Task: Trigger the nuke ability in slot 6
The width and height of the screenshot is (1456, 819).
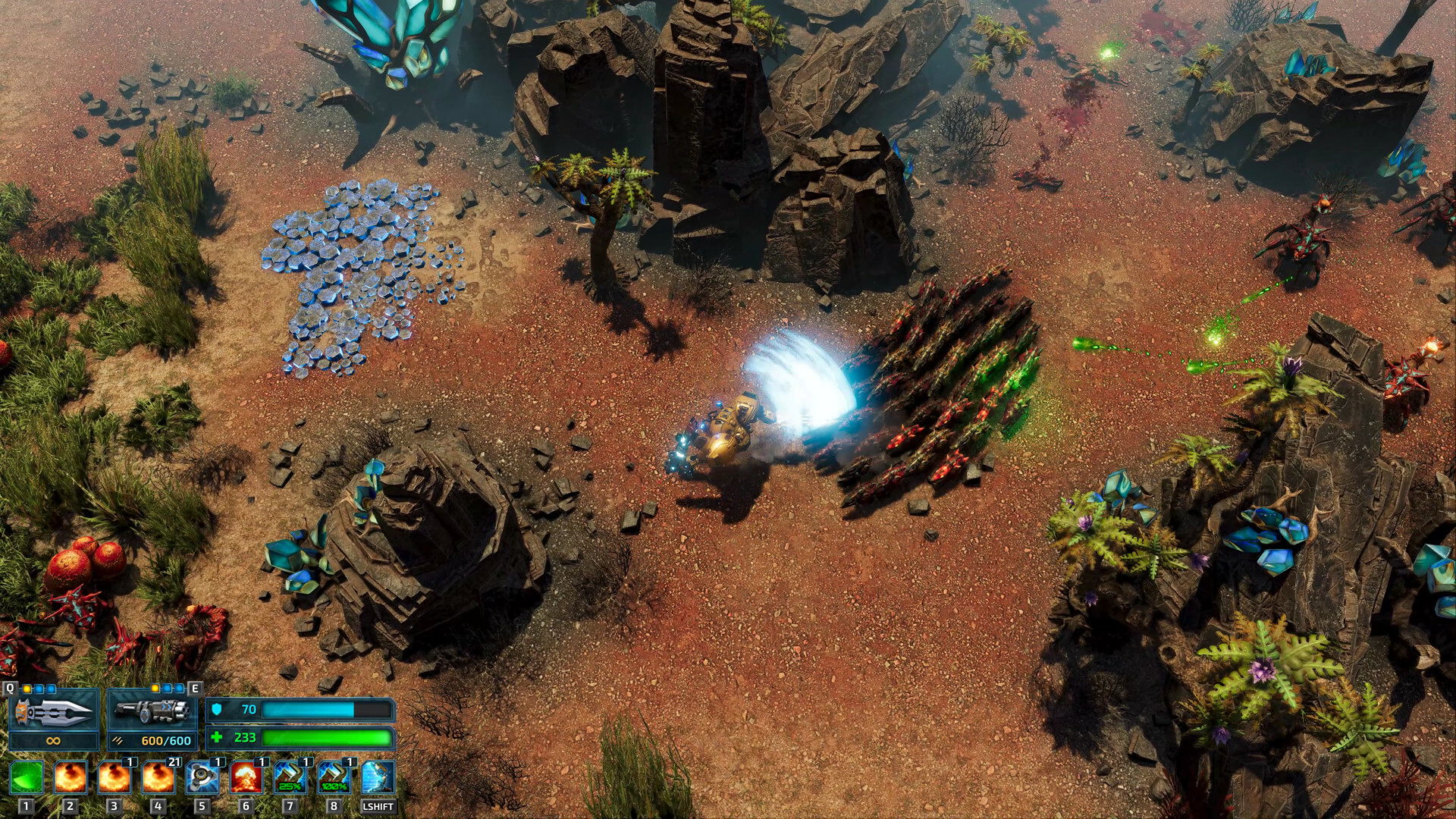Action: pyautogui.click(x=246, y=777)
